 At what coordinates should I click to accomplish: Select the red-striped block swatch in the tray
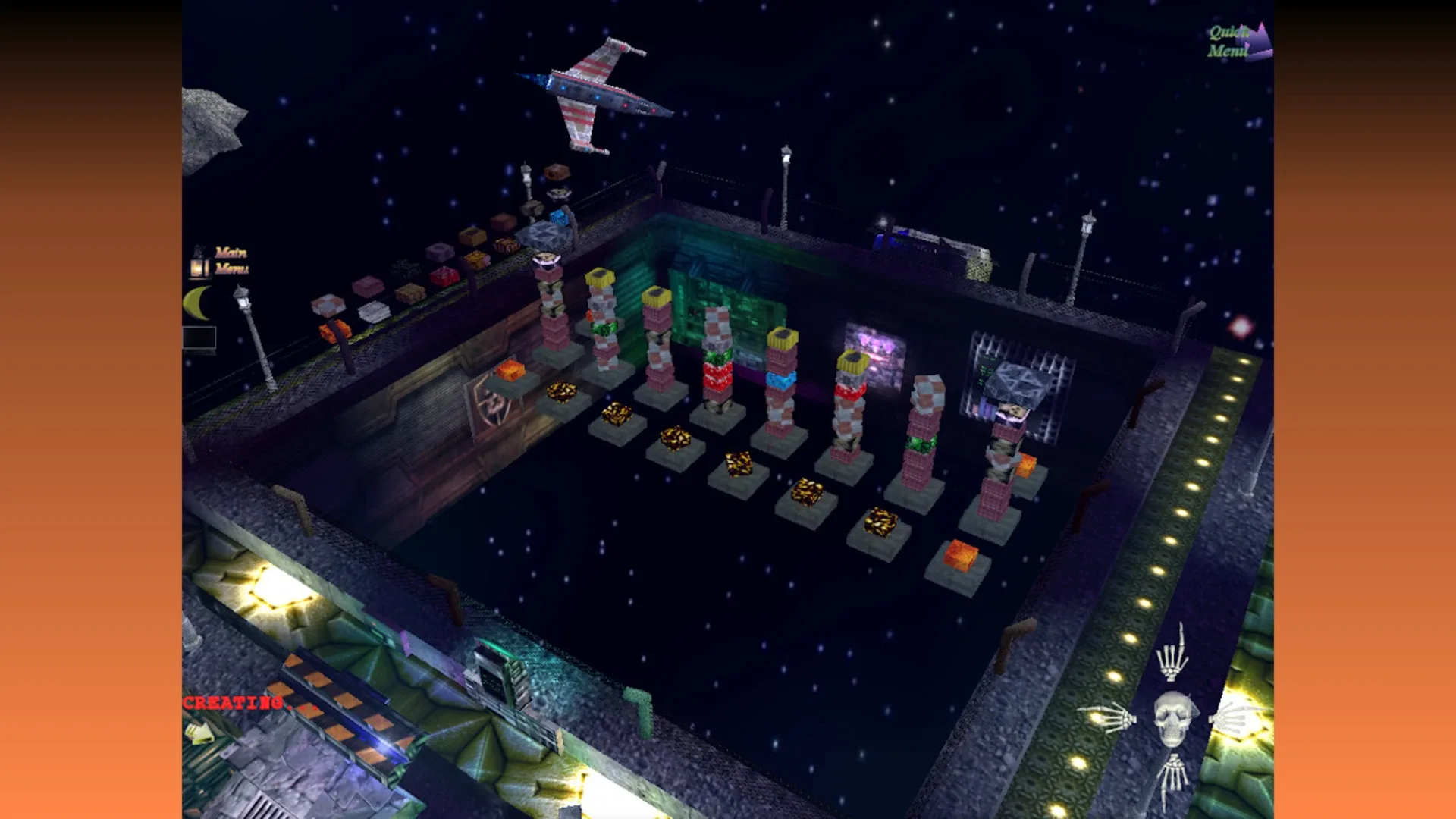(444, 277)
